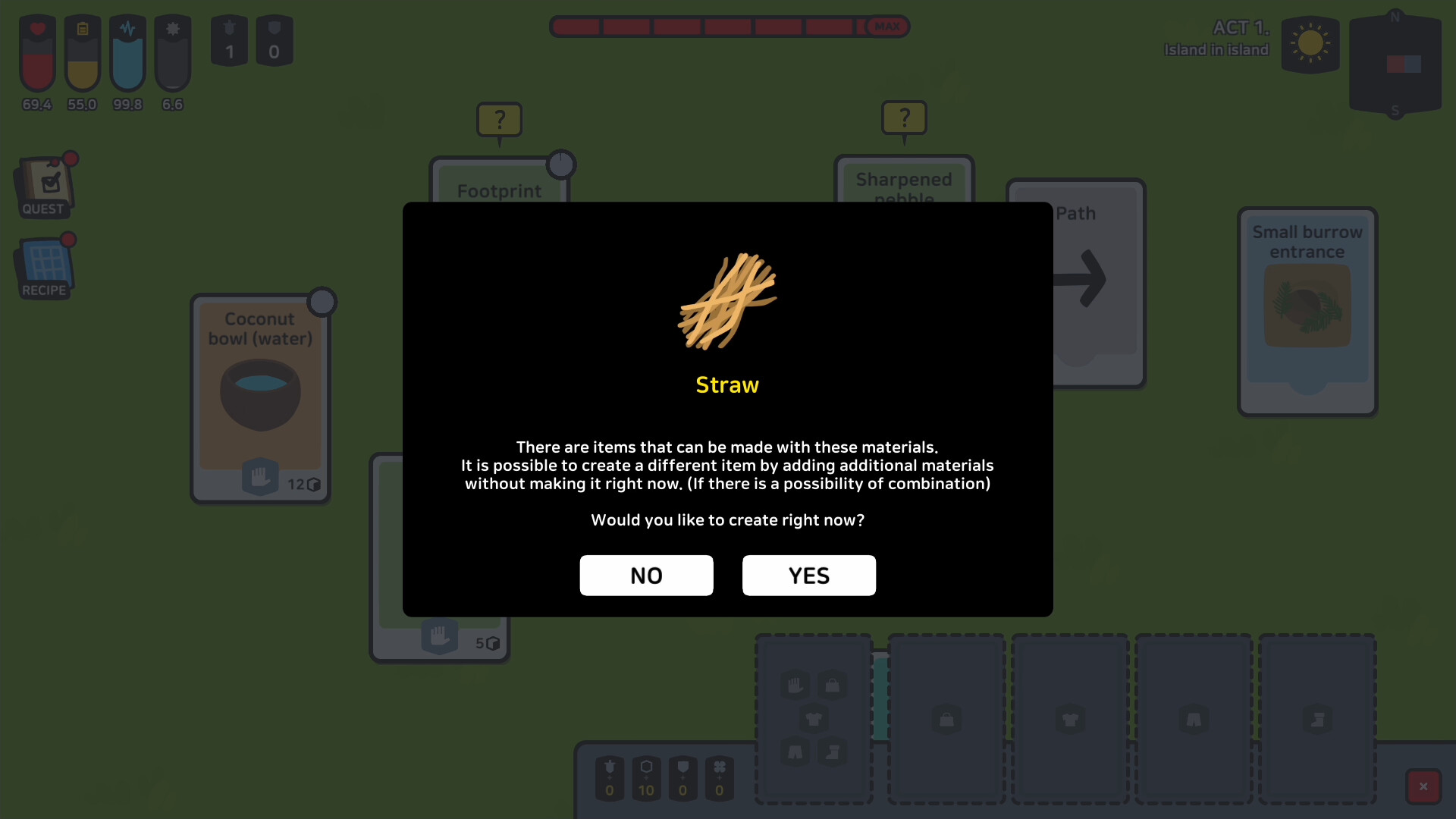Screen dimensions: 1456x819
Task: Open the RECIPE panel
Action: pos(43,265)
